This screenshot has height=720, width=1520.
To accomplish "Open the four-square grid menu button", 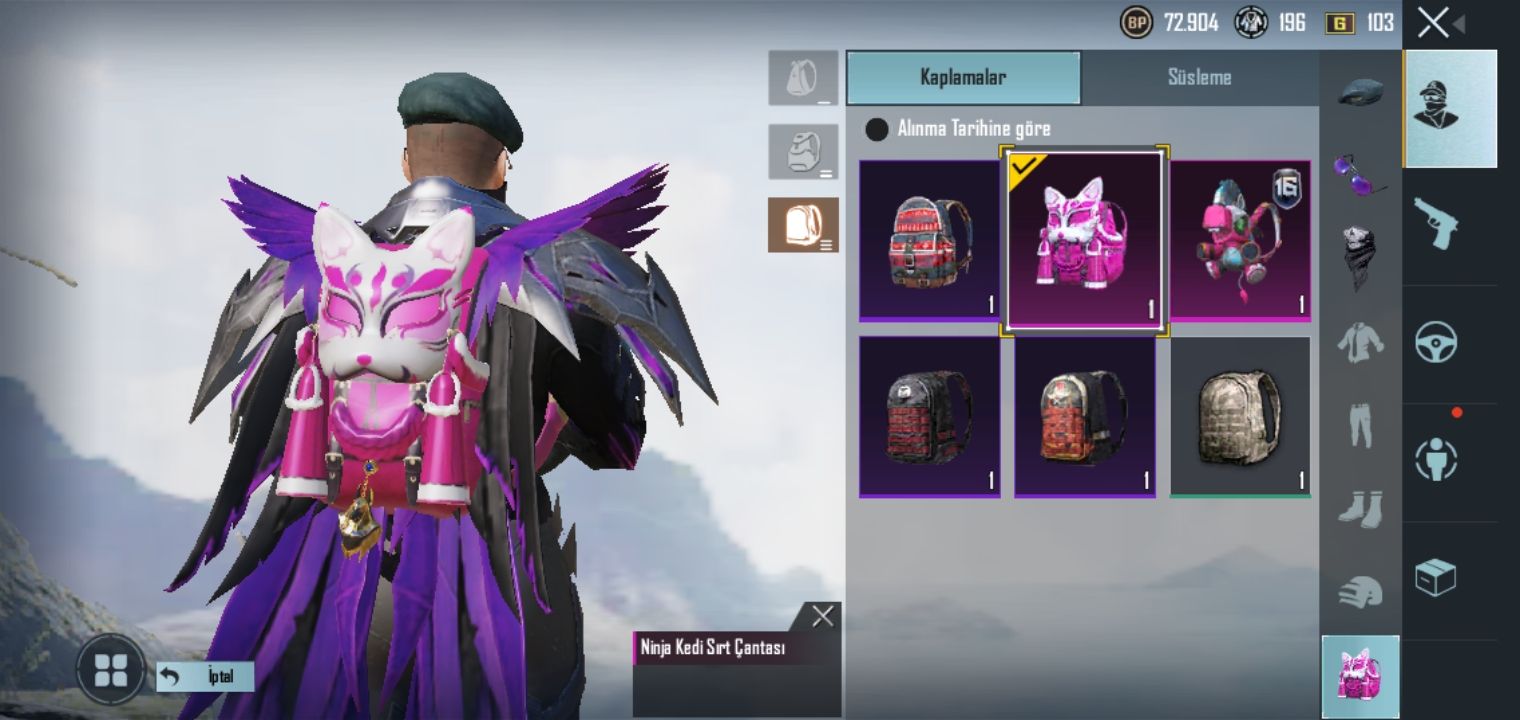I will pos(110,670).
